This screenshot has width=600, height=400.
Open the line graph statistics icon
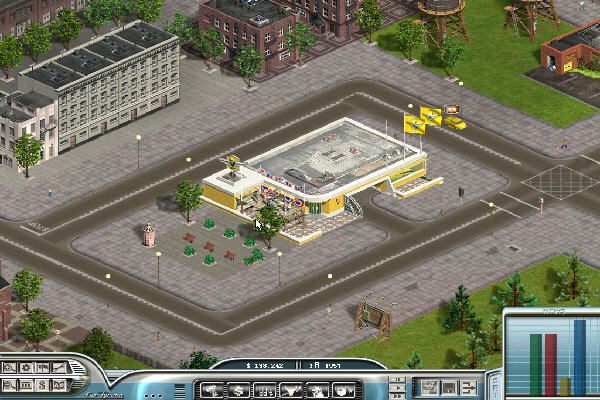(x=59, y=367)
